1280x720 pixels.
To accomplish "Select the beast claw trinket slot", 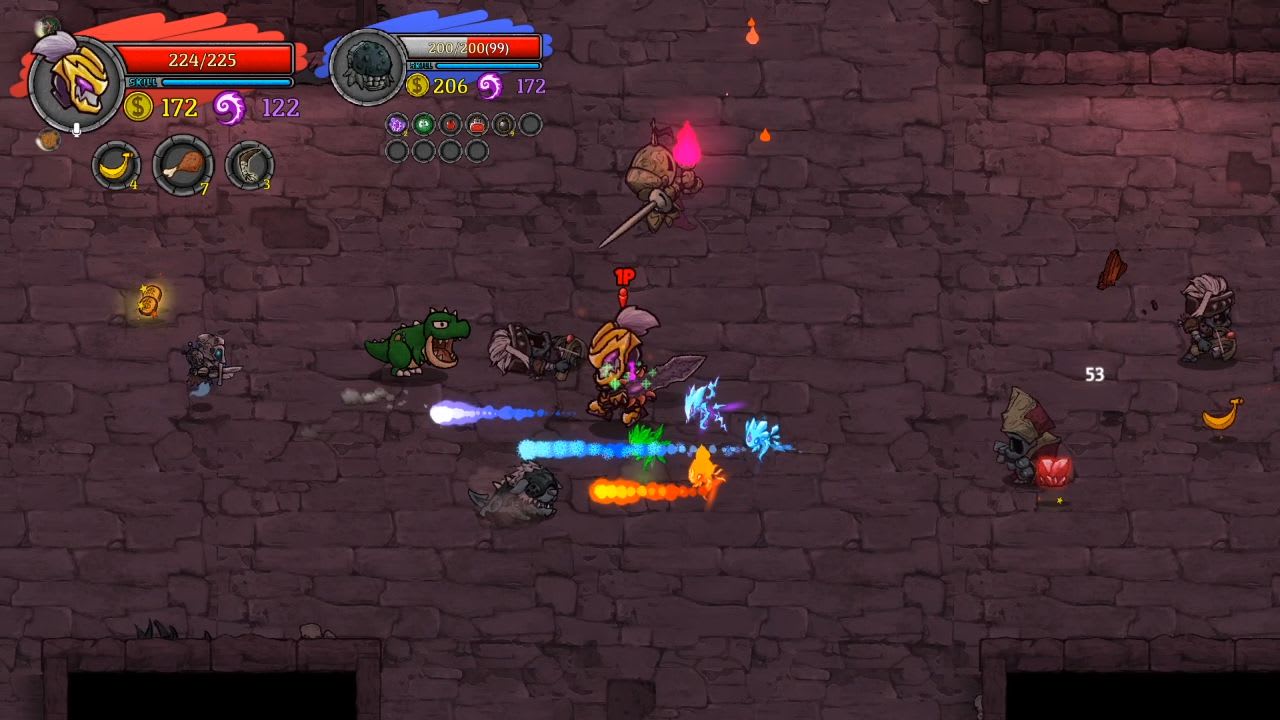I will pos(247,165).
